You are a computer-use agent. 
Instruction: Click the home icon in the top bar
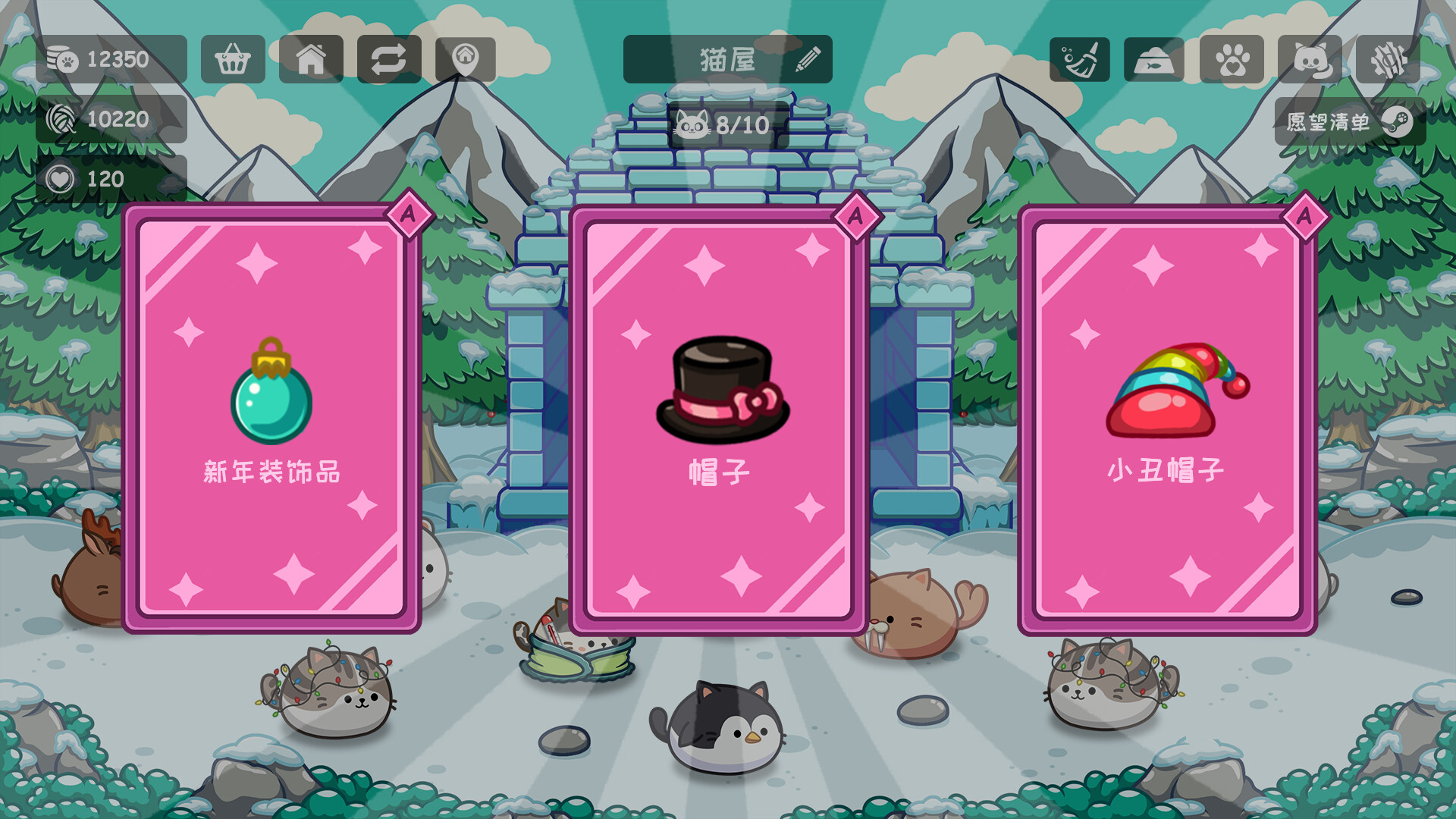coord(312,58)
